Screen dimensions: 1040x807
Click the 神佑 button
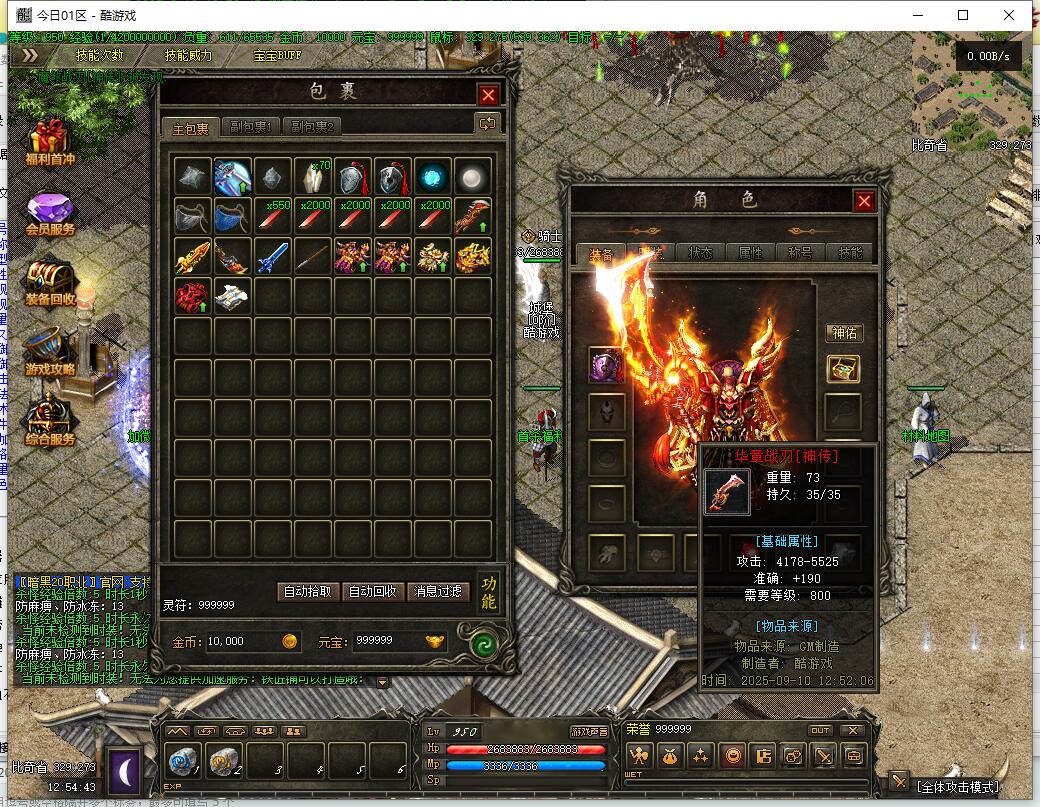pyautogui.click(x=844, y=333)
